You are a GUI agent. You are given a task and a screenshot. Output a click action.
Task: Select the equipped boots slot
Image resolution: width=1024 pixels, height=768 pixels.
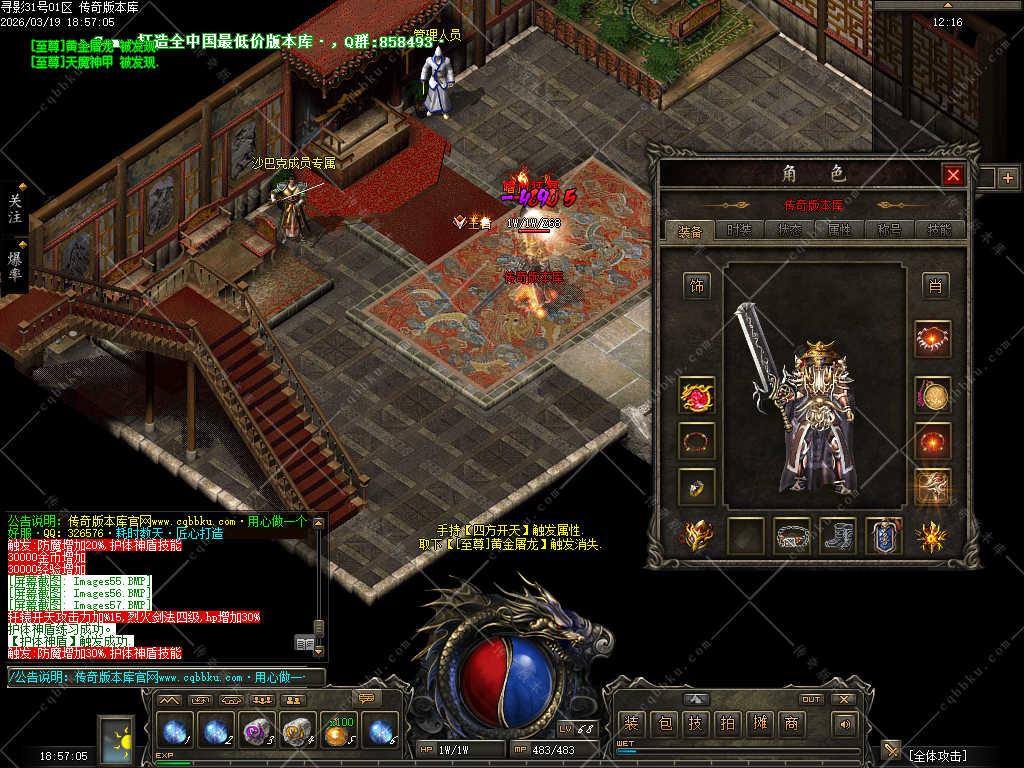838,537
